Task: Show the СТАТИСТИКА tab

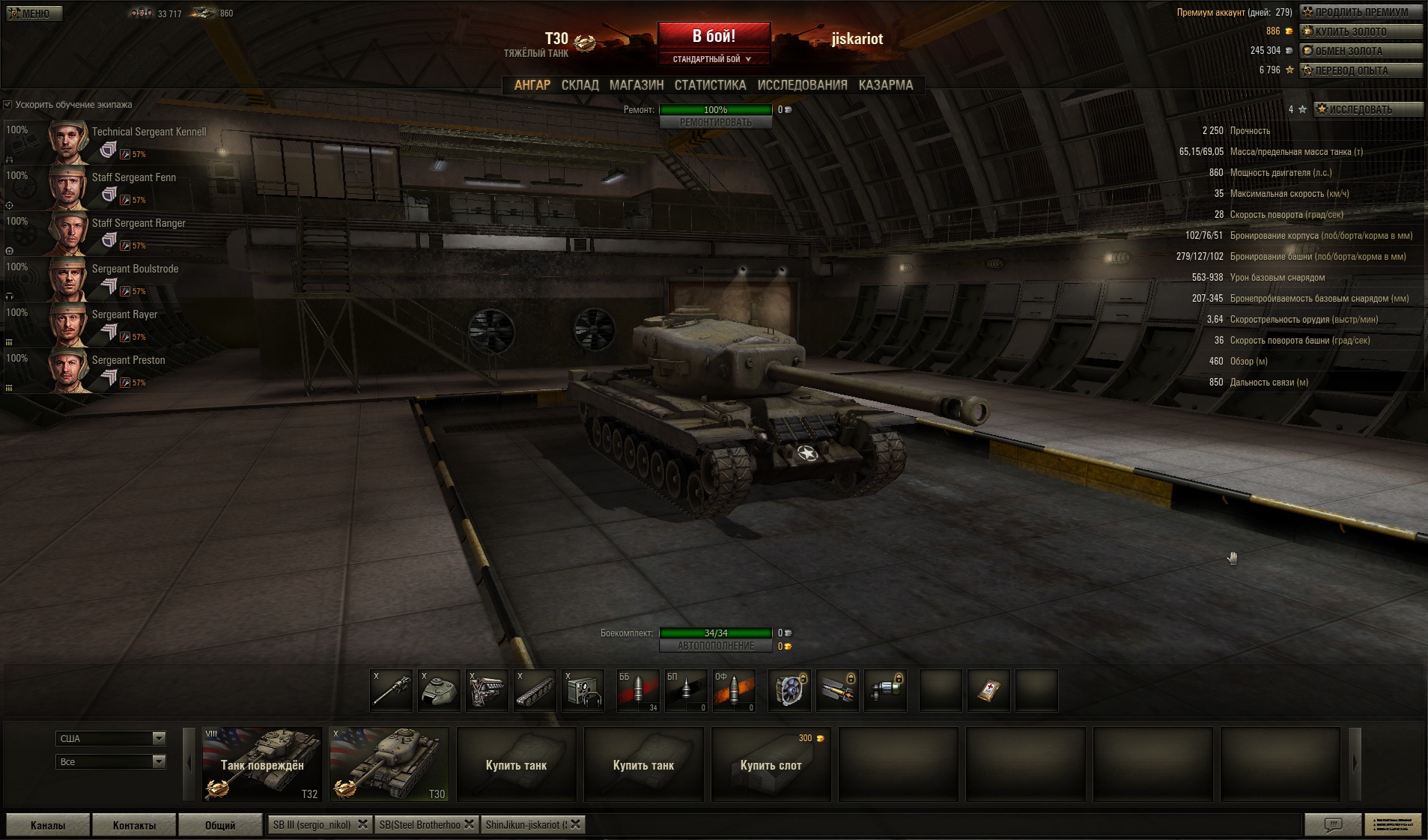Action: 710,85
